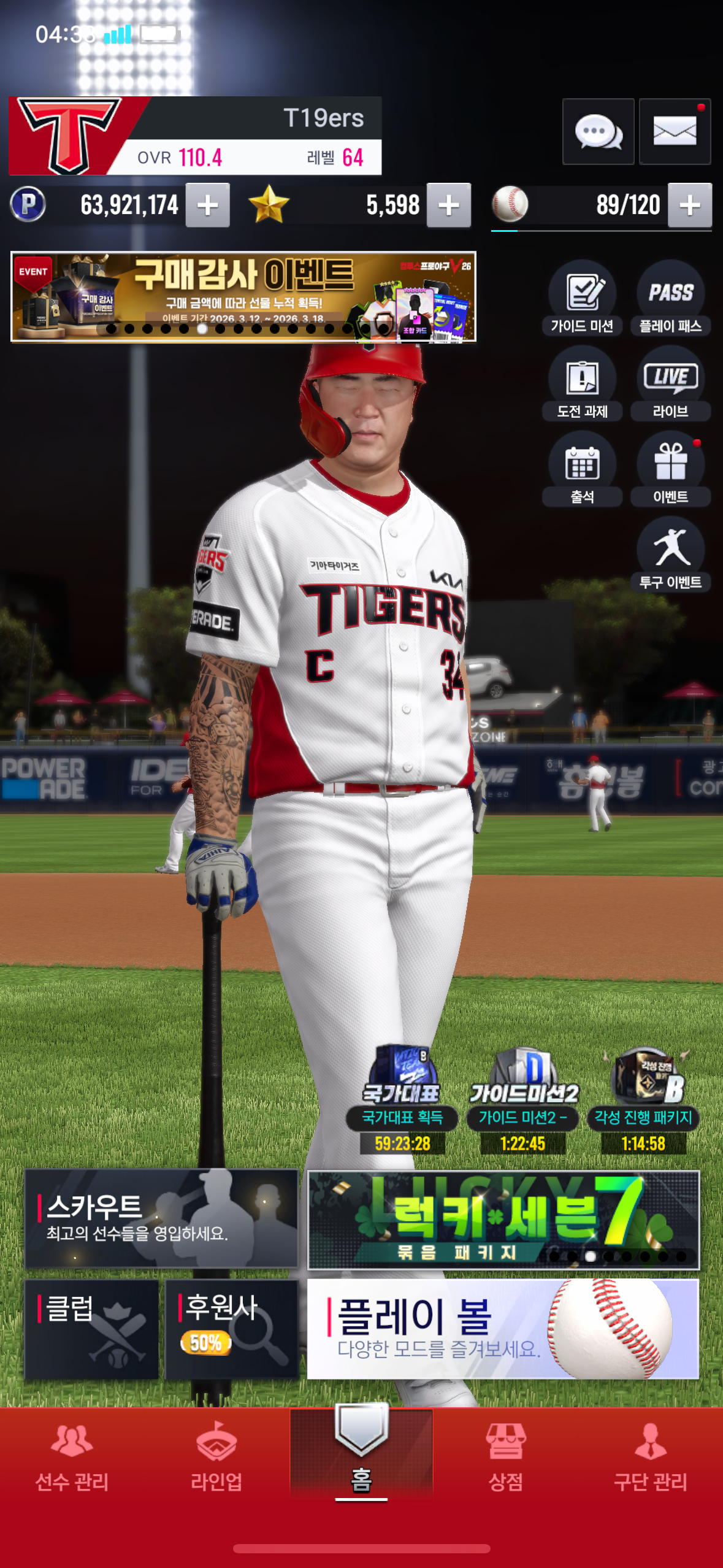Open the chat speech bubble icon
Screen dimensions: 723x1568
click(598, 131)
